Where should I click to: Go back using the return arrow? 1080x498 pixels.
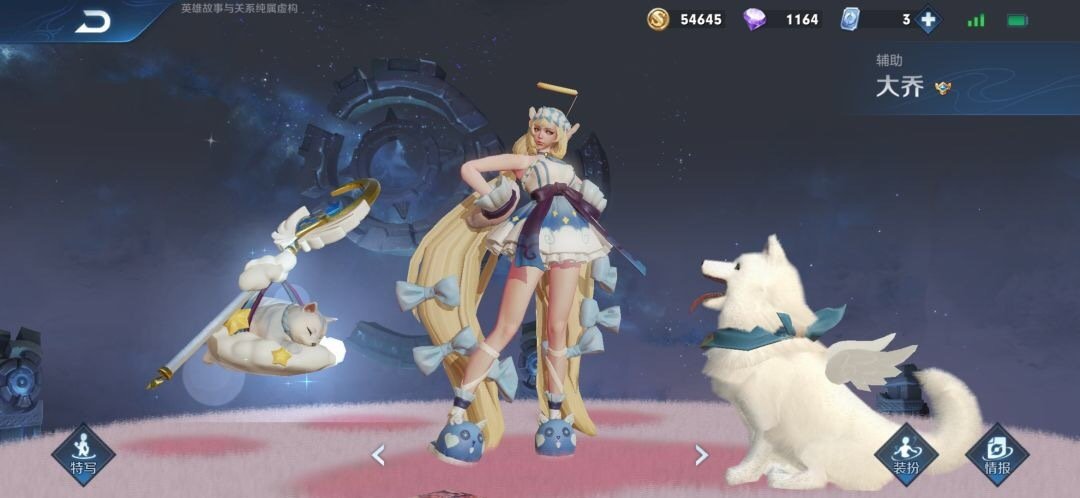tap(92, 21)
